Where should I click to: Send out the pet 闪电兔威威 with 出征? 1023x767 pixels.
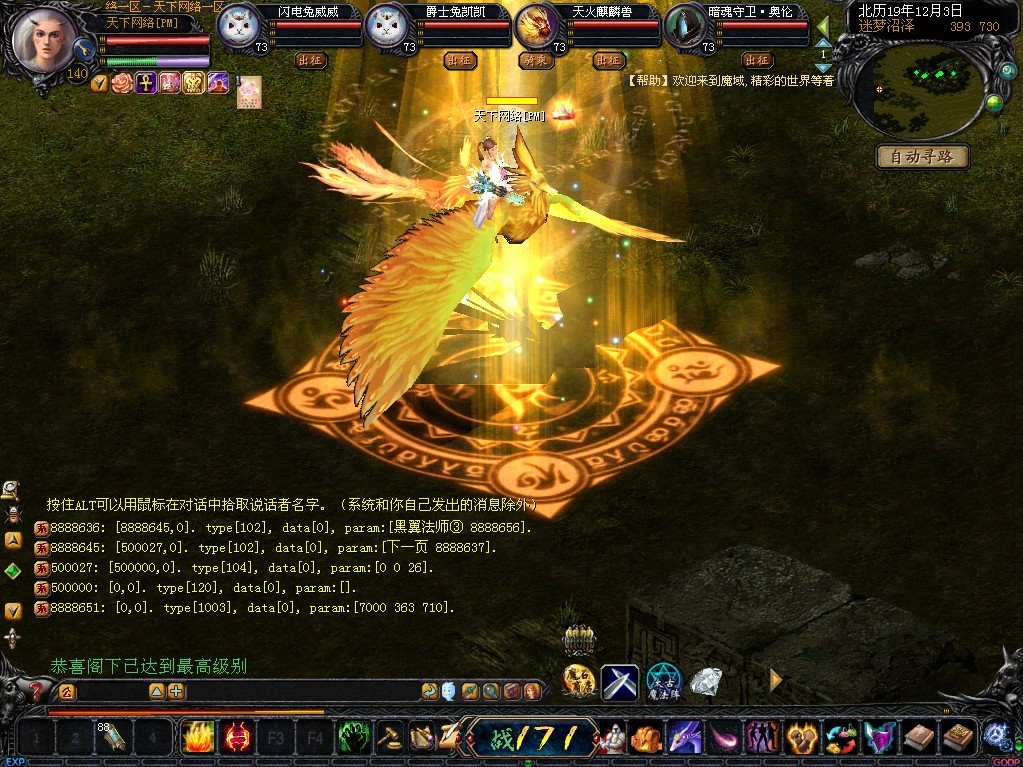pyautogui.click(x=311, y=60)
